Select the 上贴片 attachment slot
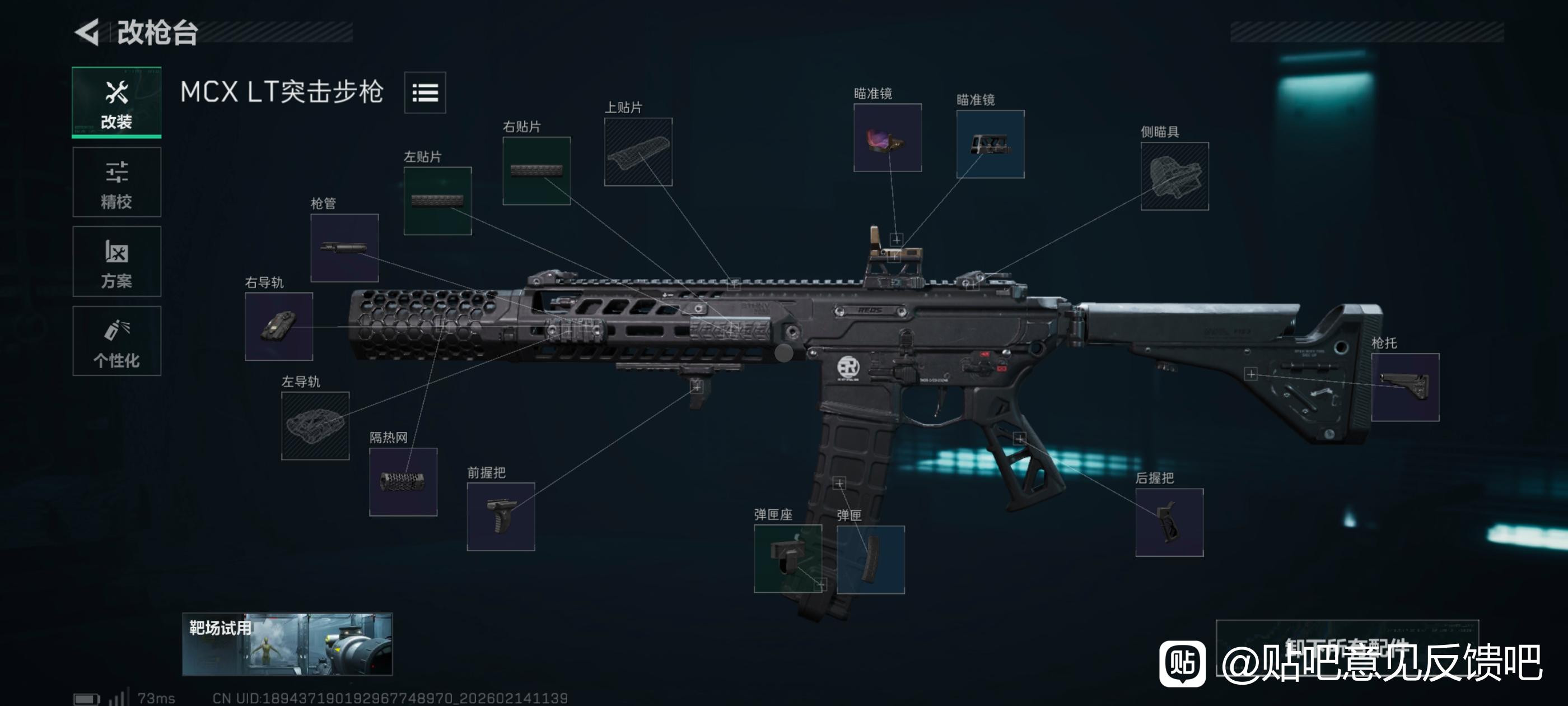The width and height of the screenshot is (1568, 706). 638,152
